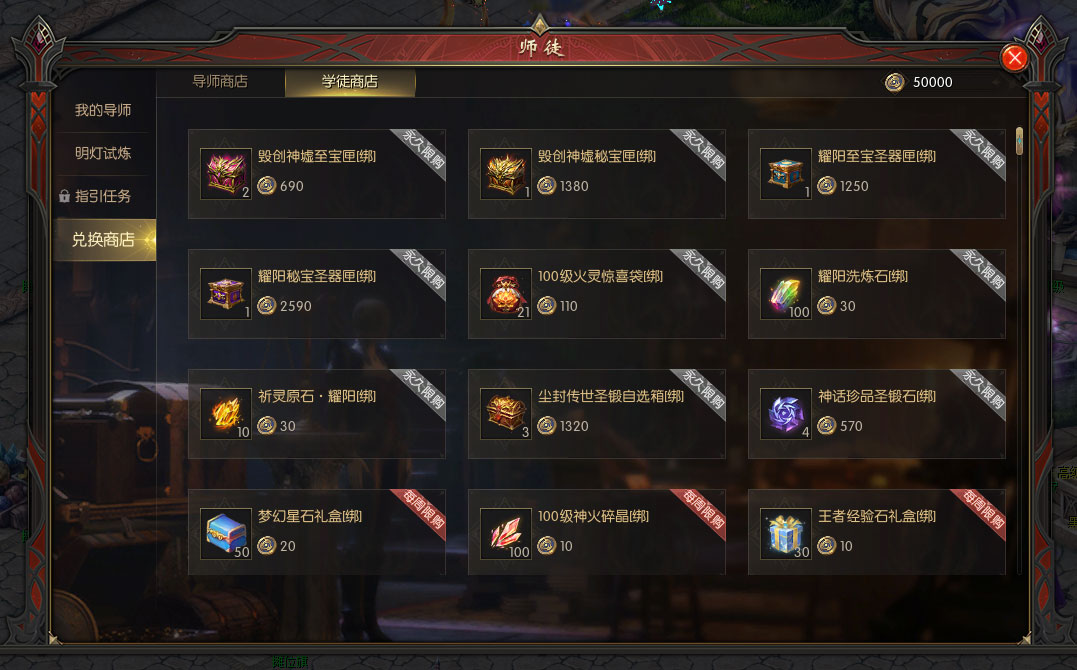Select the 100级火灵惊喜袋 bag item

[506, 294]
